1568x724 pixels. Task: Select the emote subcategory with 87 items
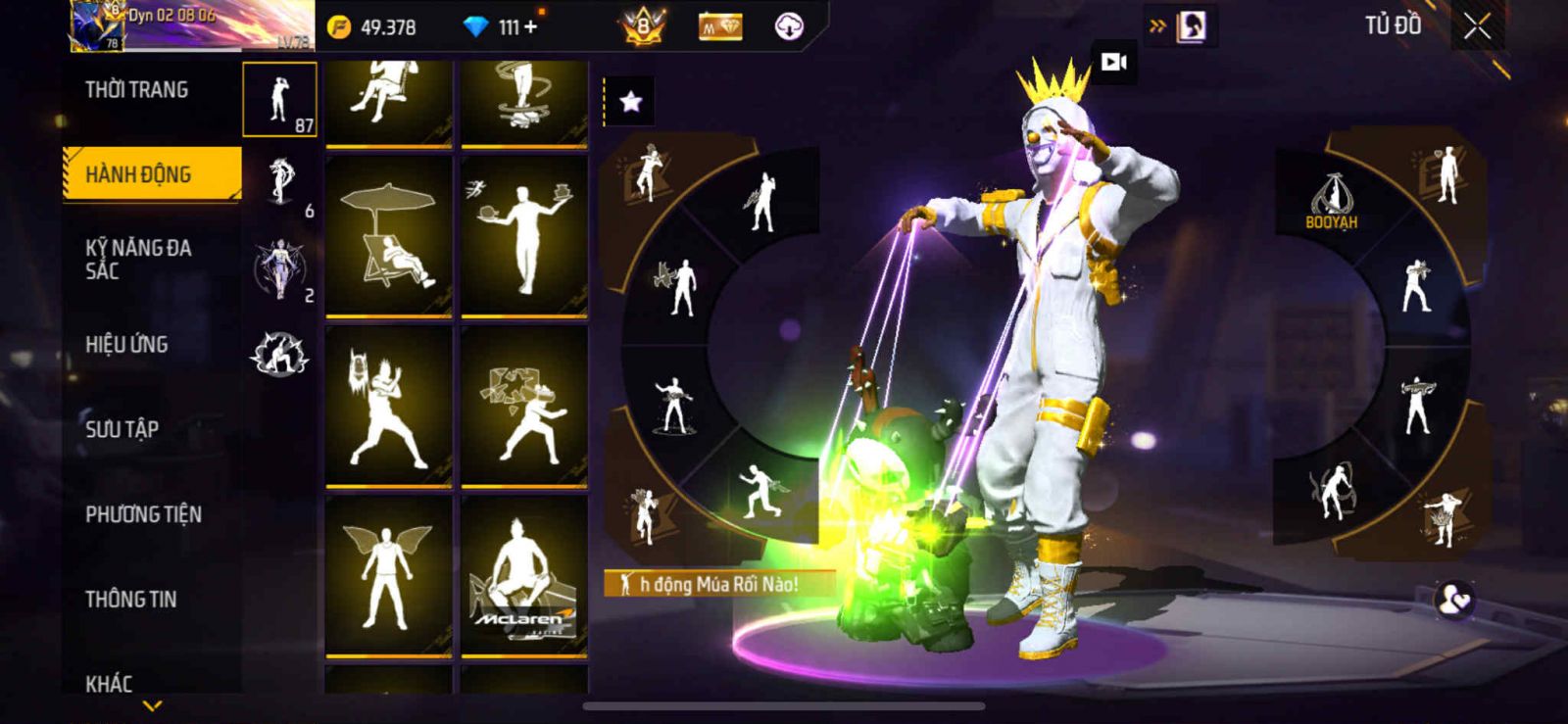[x=279, y=100]
